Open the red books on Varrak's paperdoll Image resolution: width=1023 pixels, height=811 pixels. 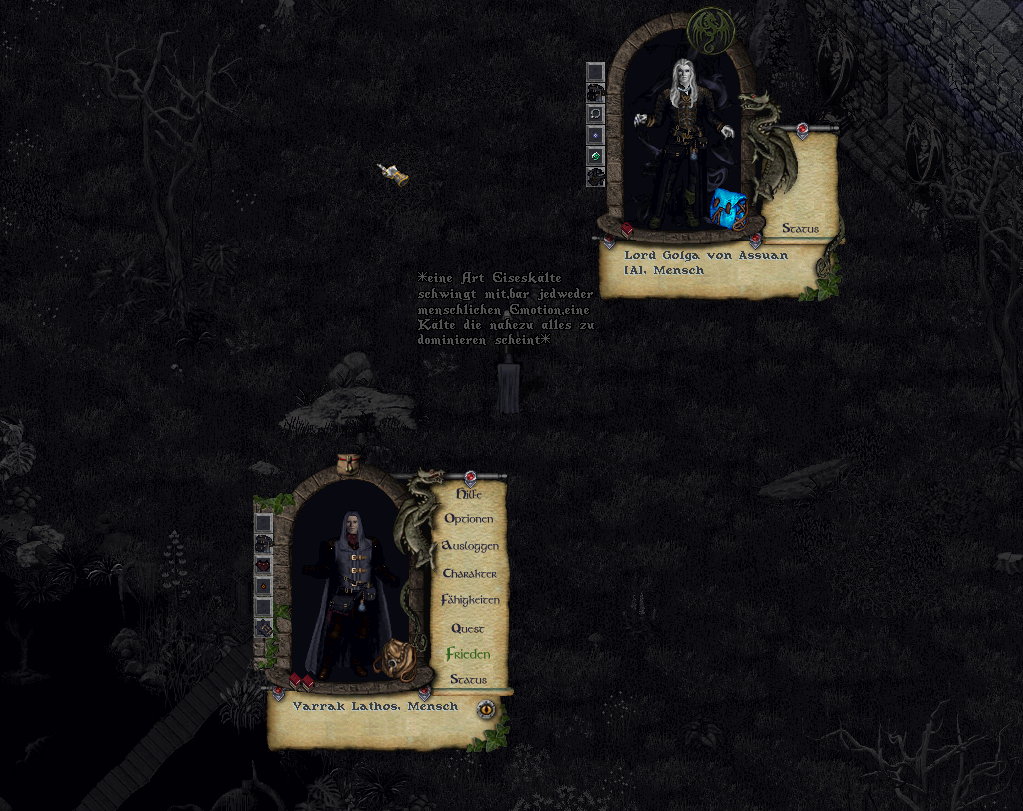point(302,682)
